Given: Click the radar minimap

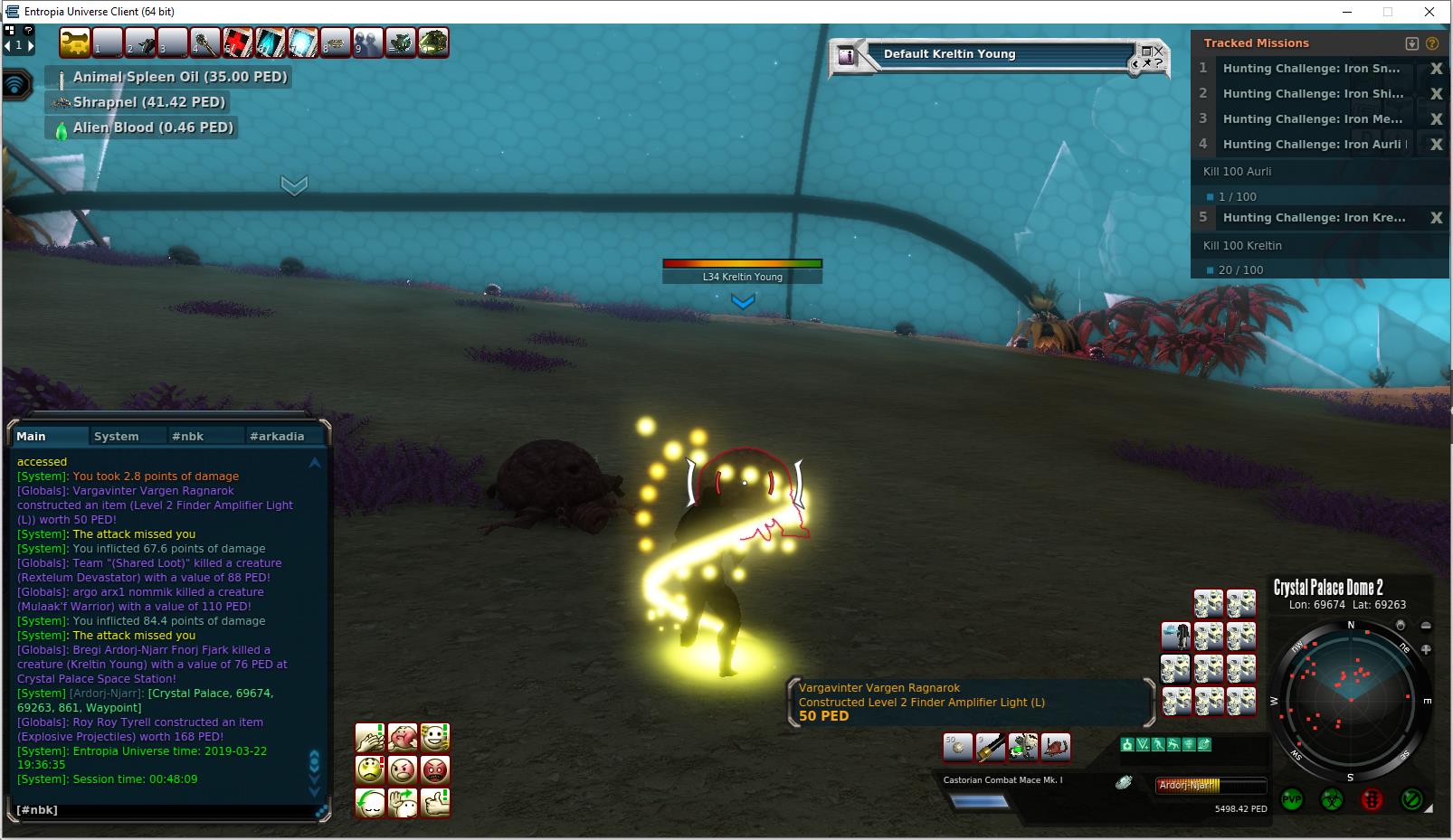Looking at the screenshot, I should pyautogui.click(x=1350, y=700).
